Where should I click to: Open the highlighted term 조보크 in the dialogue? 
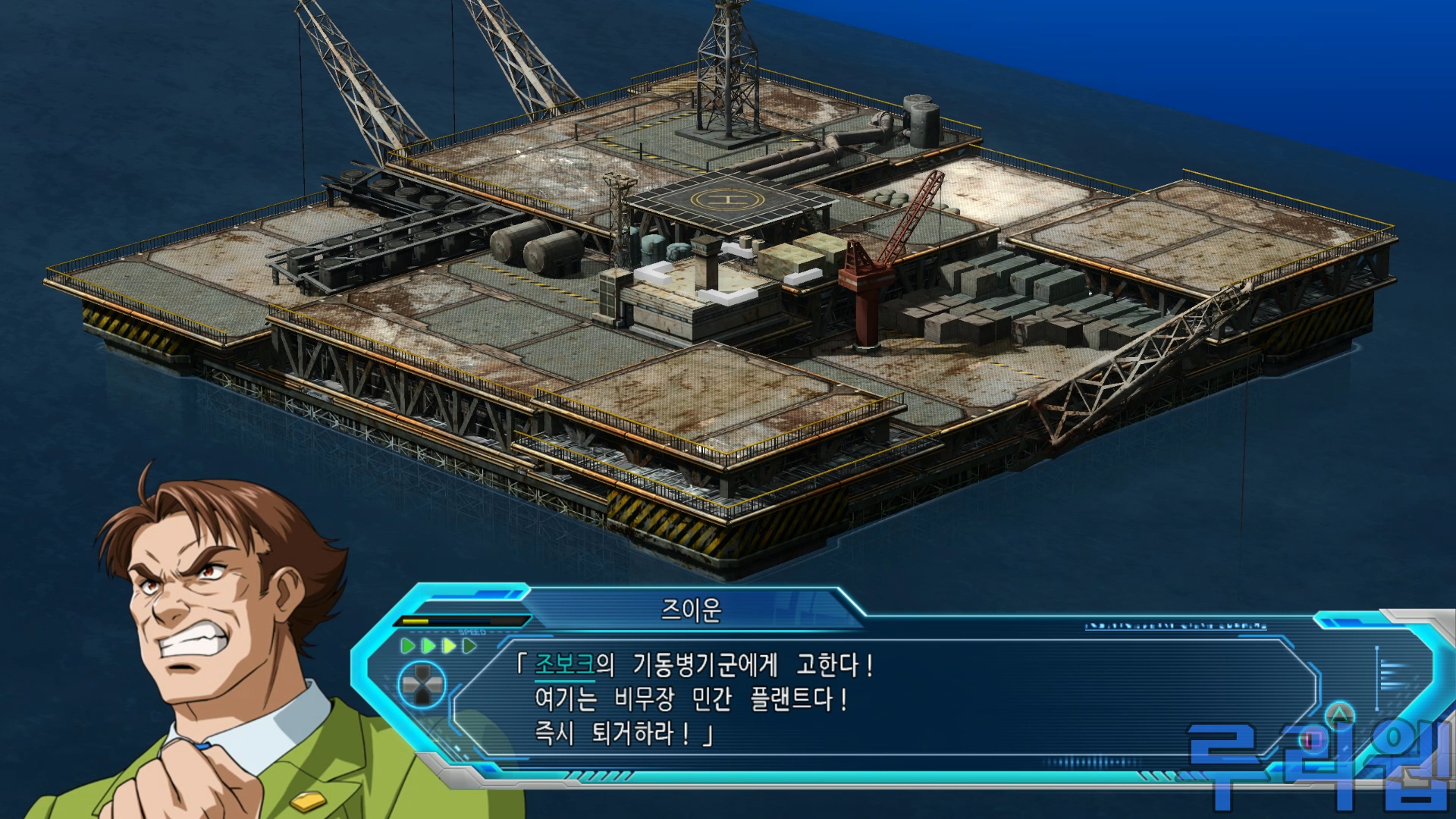pyautogui.click(x=565, y=665)
